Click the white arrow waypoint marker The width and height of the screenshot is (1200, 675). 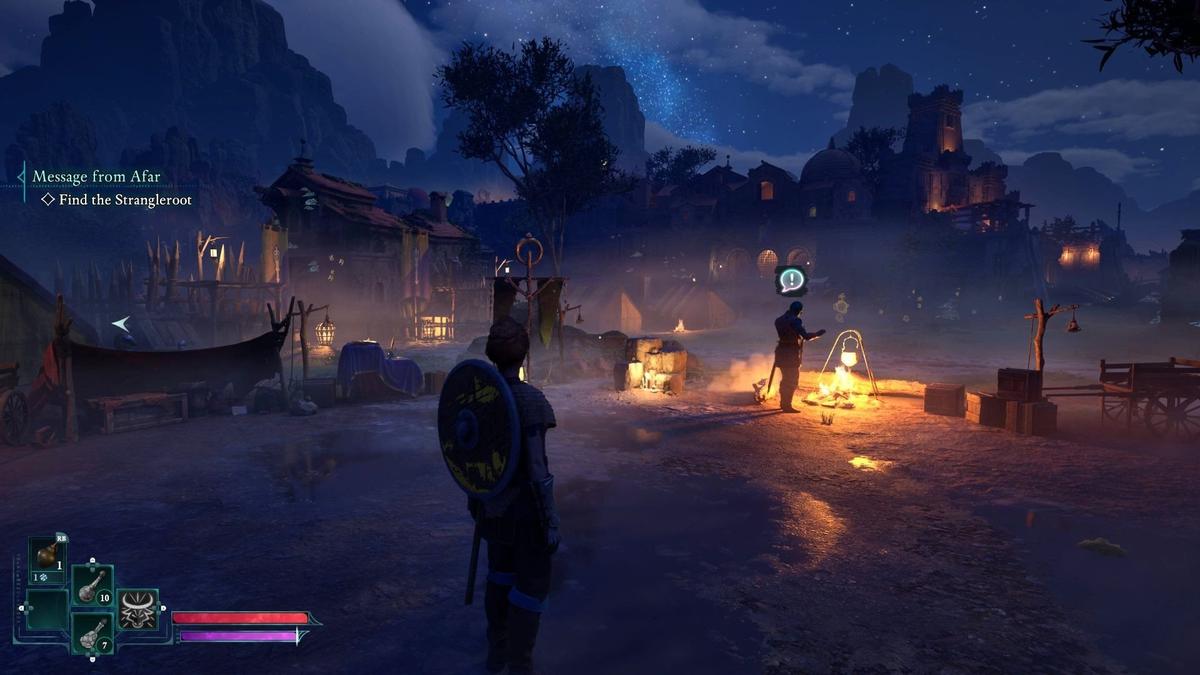click(120, 323)
